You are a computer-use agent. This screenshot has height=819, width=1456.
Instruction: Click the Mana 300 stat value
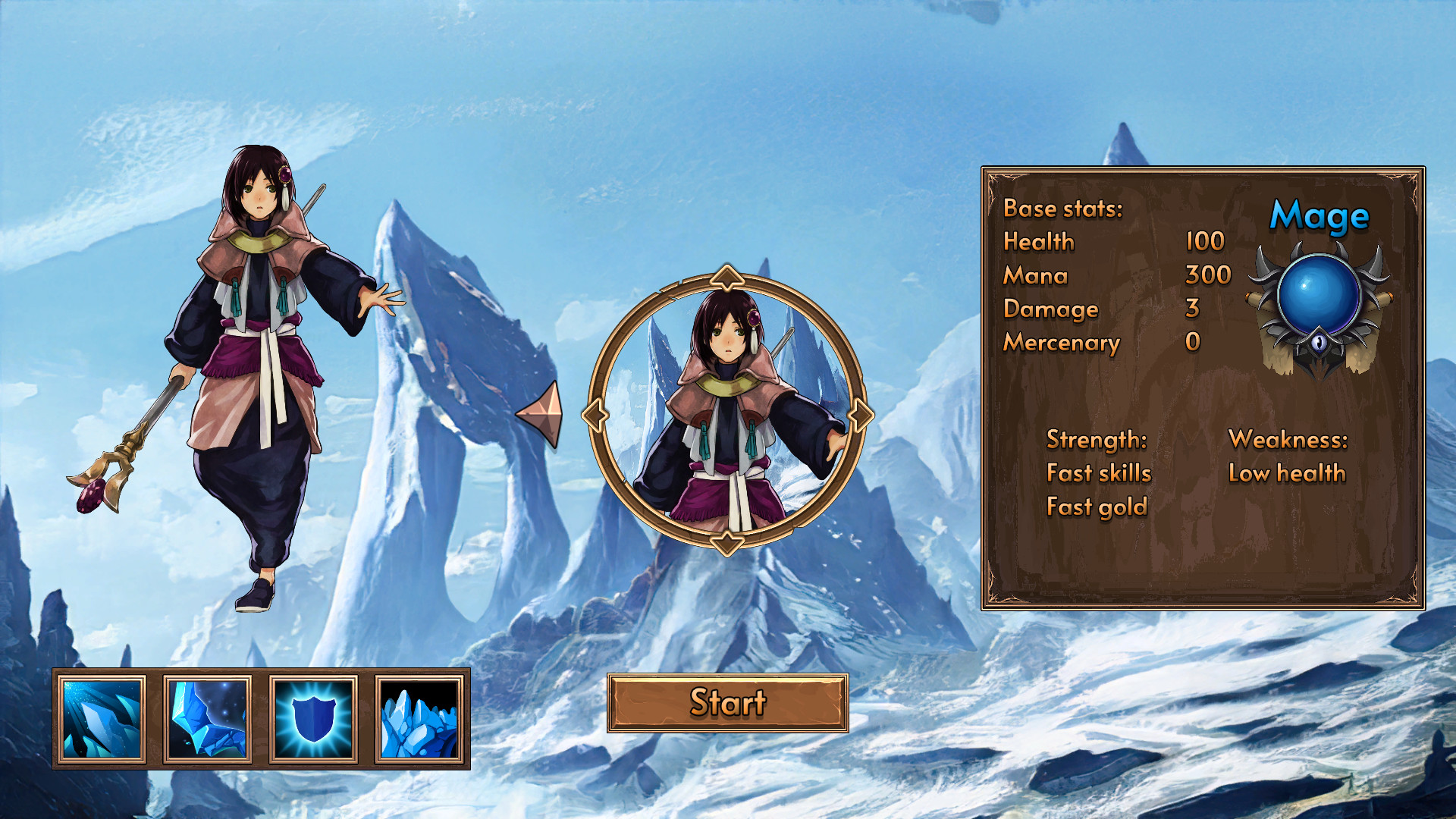pos(1209,276)
